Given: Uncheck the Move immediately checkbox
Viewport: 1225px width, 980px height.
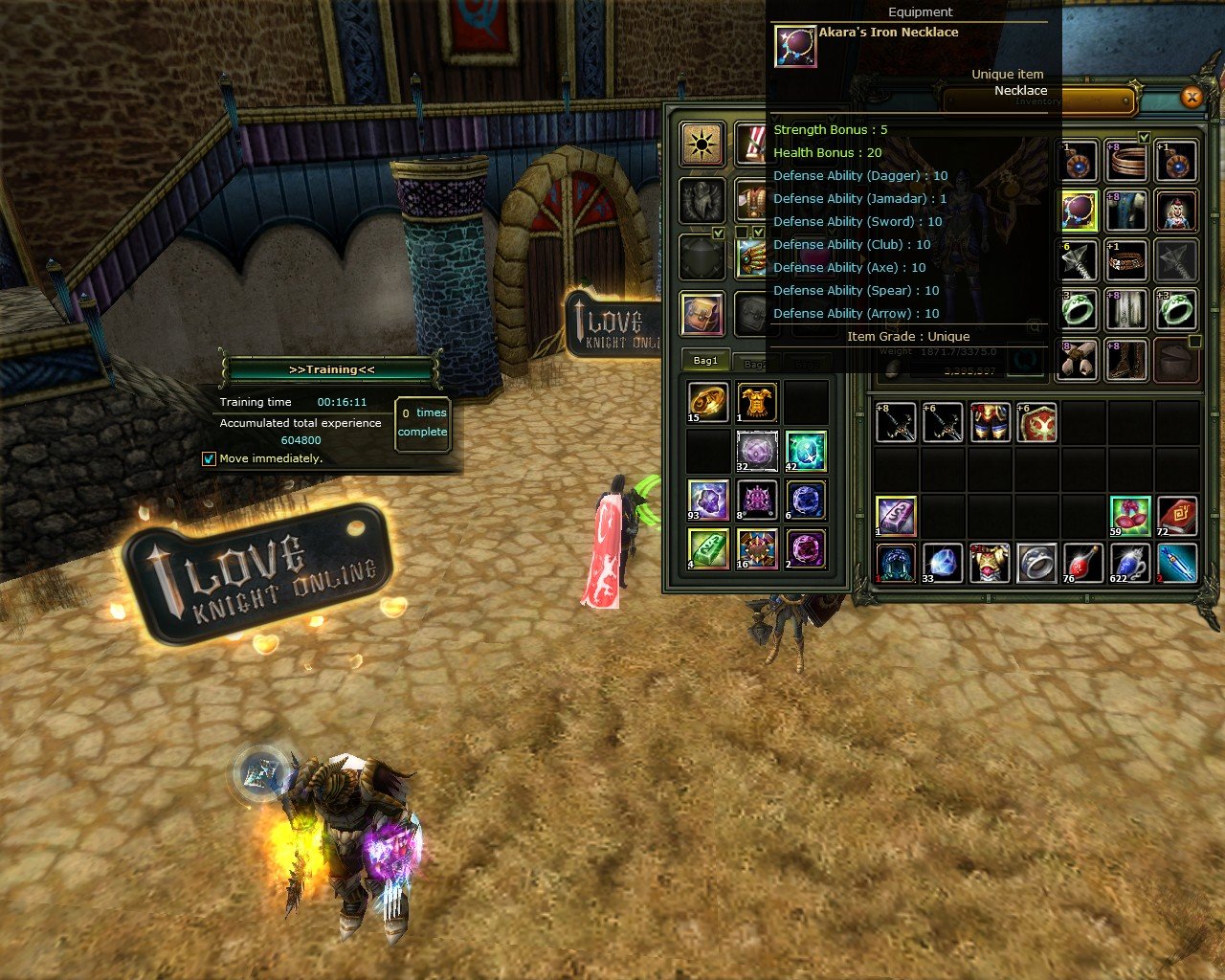Looking at the screenshot, I should (x=208, y=459).
